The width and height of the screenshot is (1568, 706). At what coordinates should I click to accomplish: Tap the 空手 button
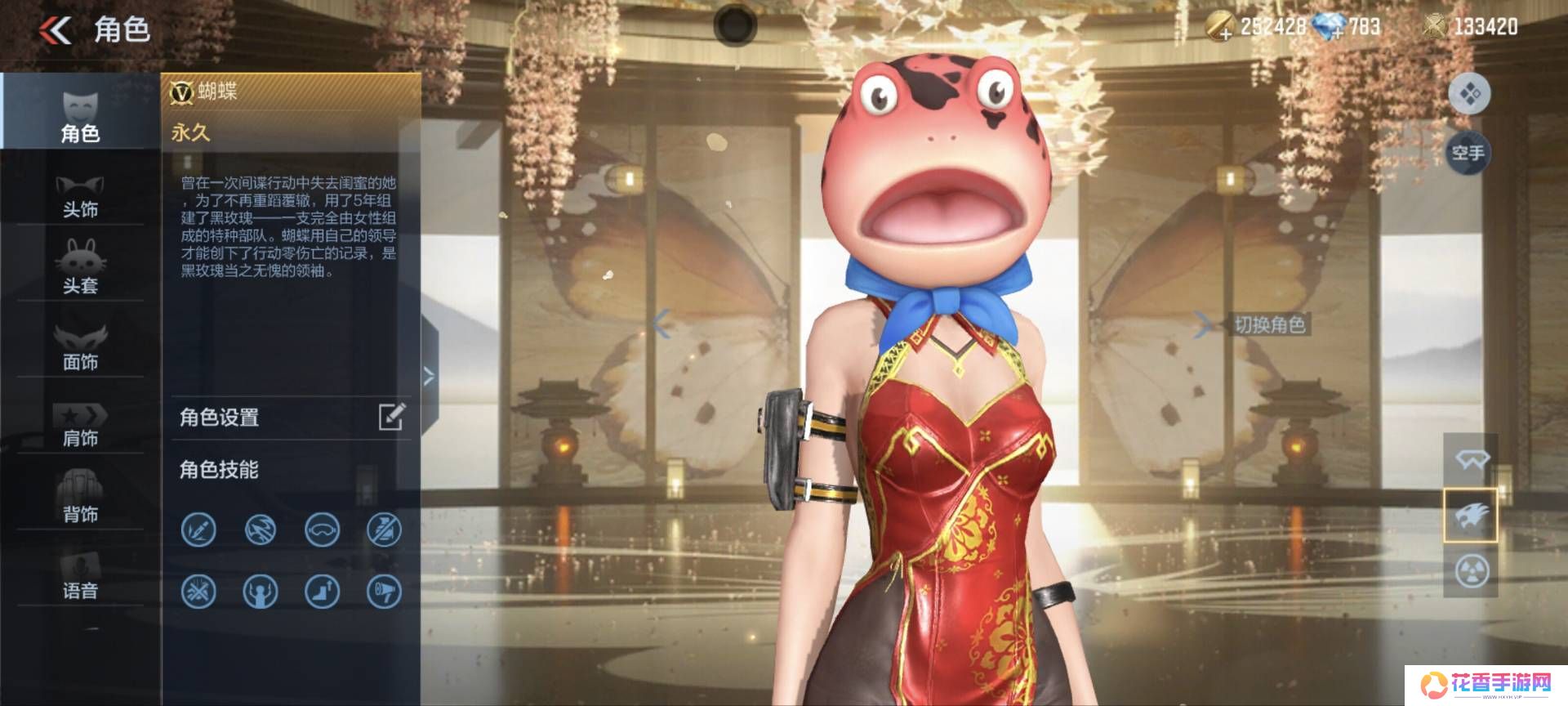[1468, 153]
